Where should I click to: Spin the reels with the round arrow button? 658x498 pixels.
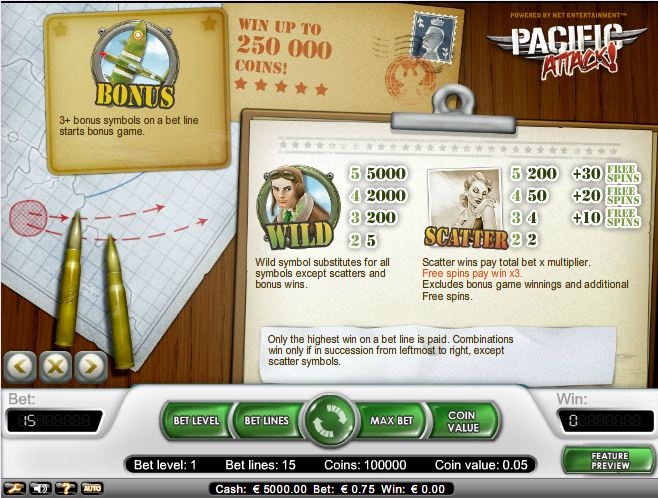point(329,421)
